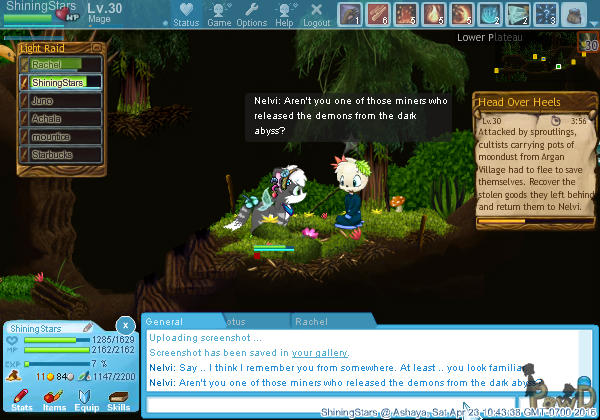Open the Game menu
The image size is (600, 420).
click(219, 14)
